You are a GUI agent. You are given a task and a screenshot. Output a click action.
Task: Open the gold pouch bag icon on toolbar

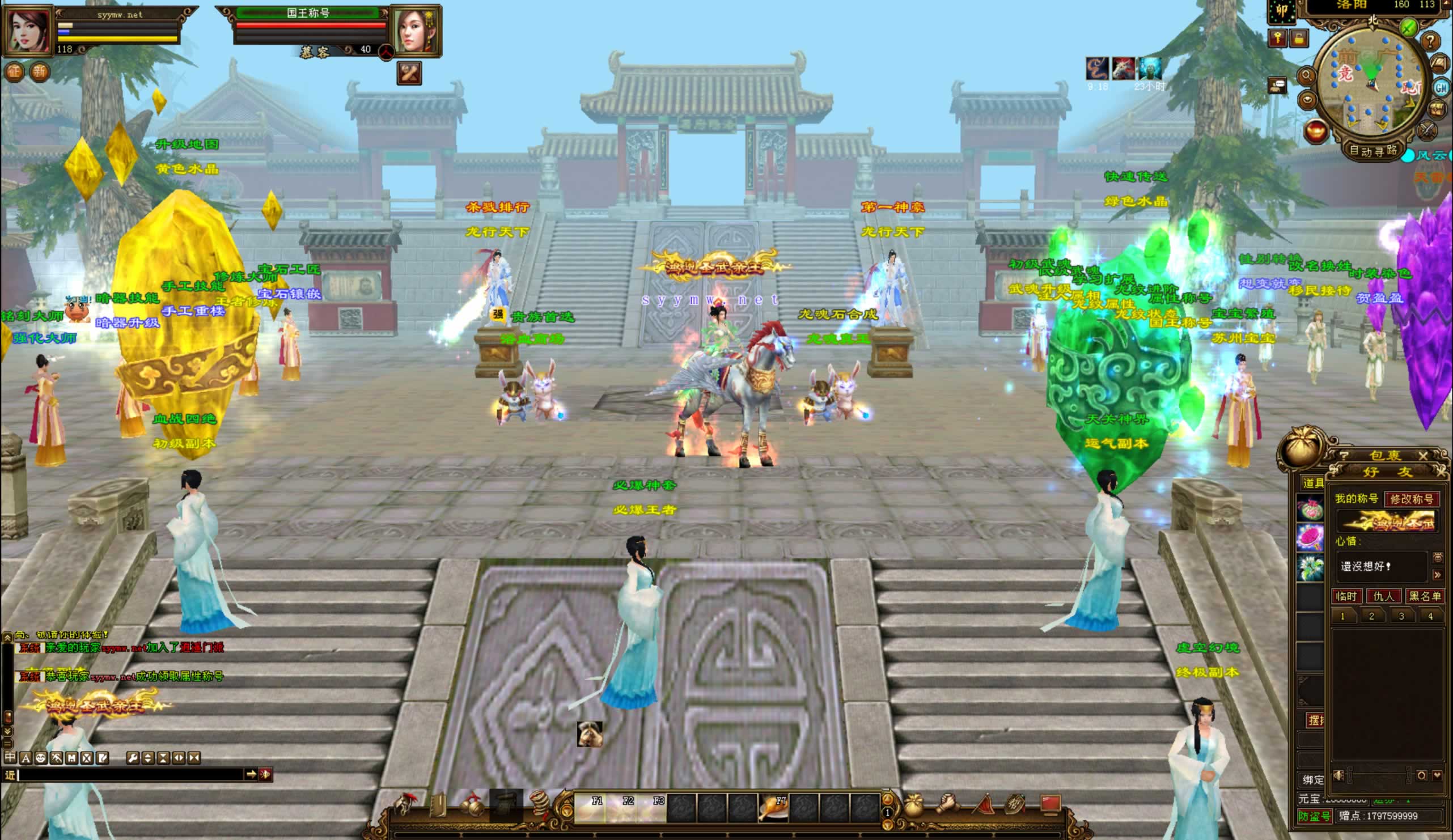pos(912,806)
